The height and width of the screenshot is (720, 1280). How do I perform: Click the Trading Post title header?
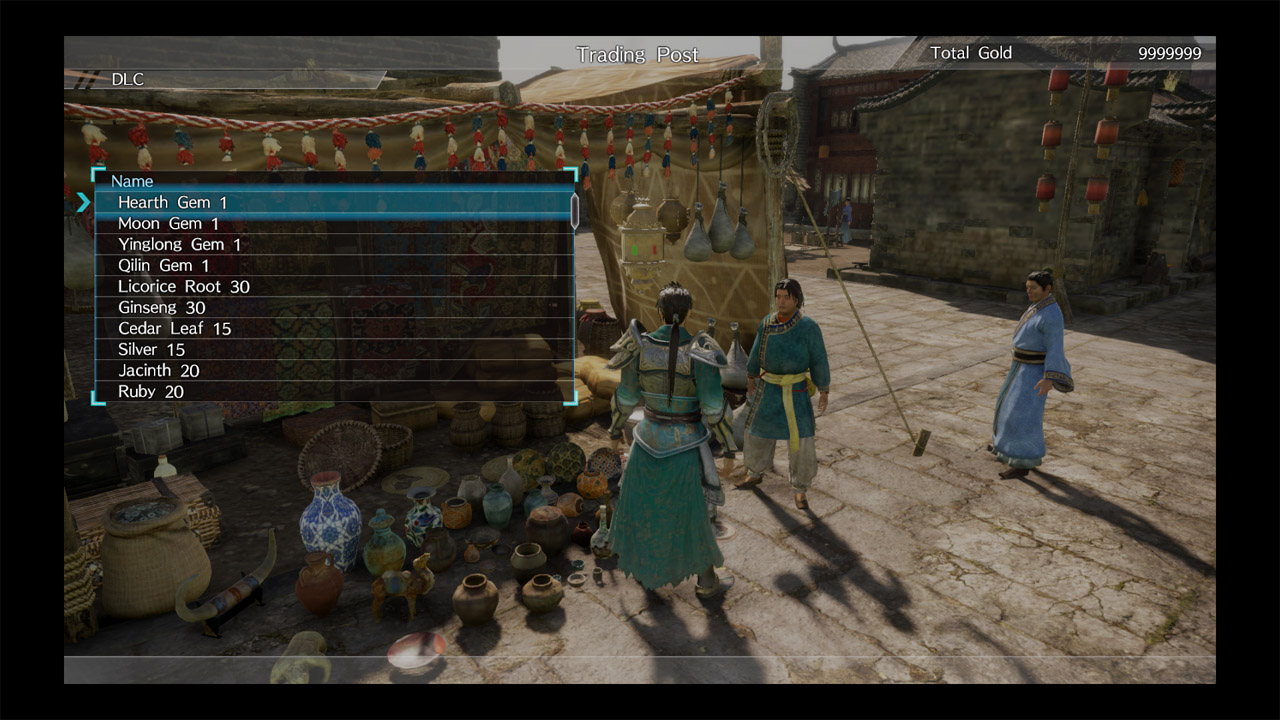click(637, 54)
